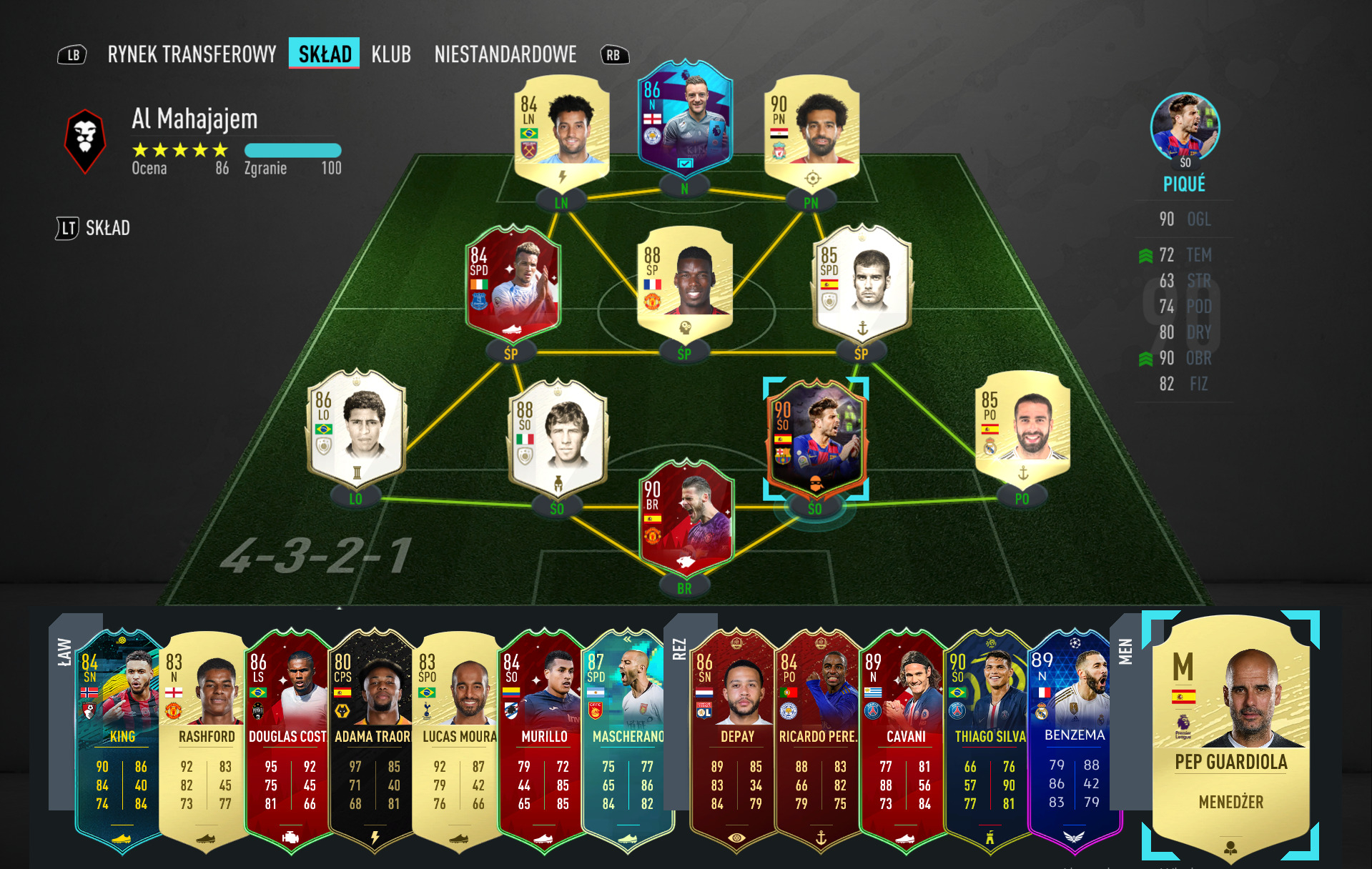The width and height of the screenshot is (1372, 869).
Task: Open the Rynek Transferowy tab
Action: tap(192, 54)
